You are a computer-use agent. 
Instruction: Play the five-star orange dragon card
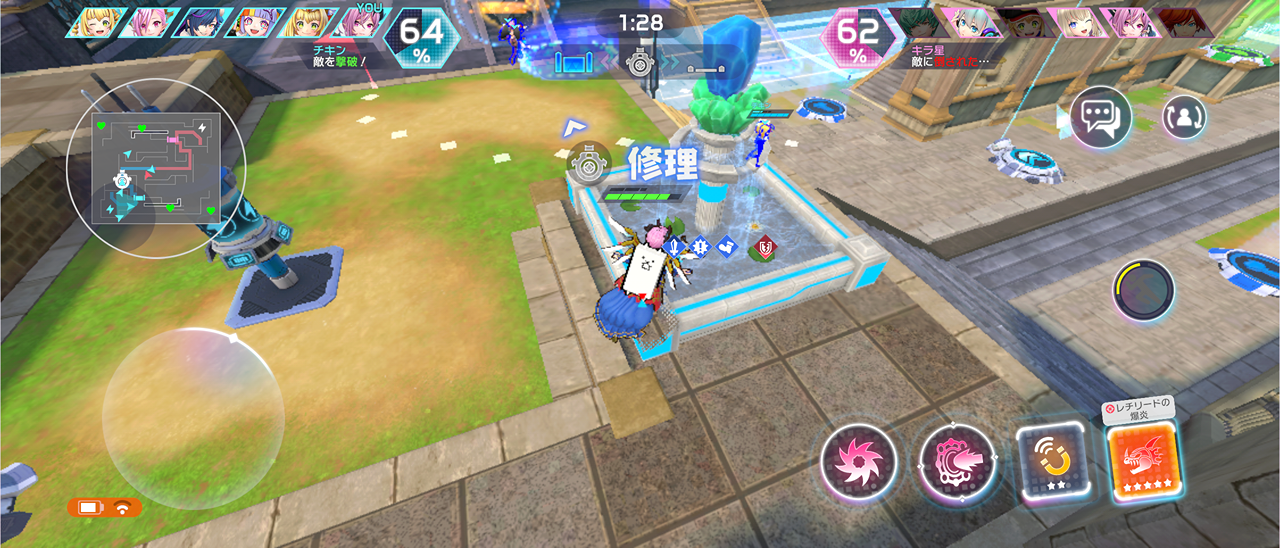click(1142, 460)
